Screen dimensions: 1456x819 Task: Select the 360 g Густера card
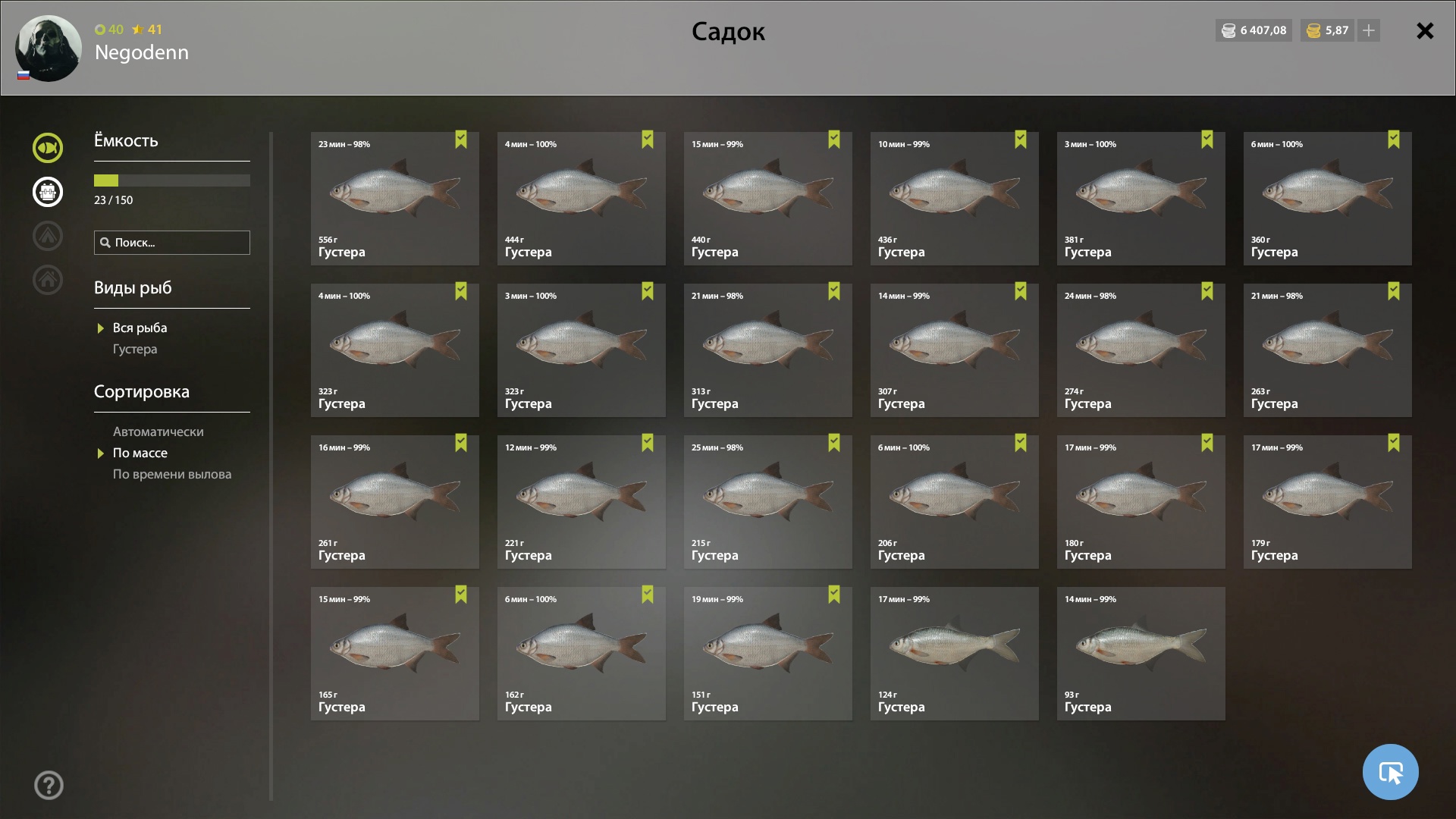point(1327,199)
